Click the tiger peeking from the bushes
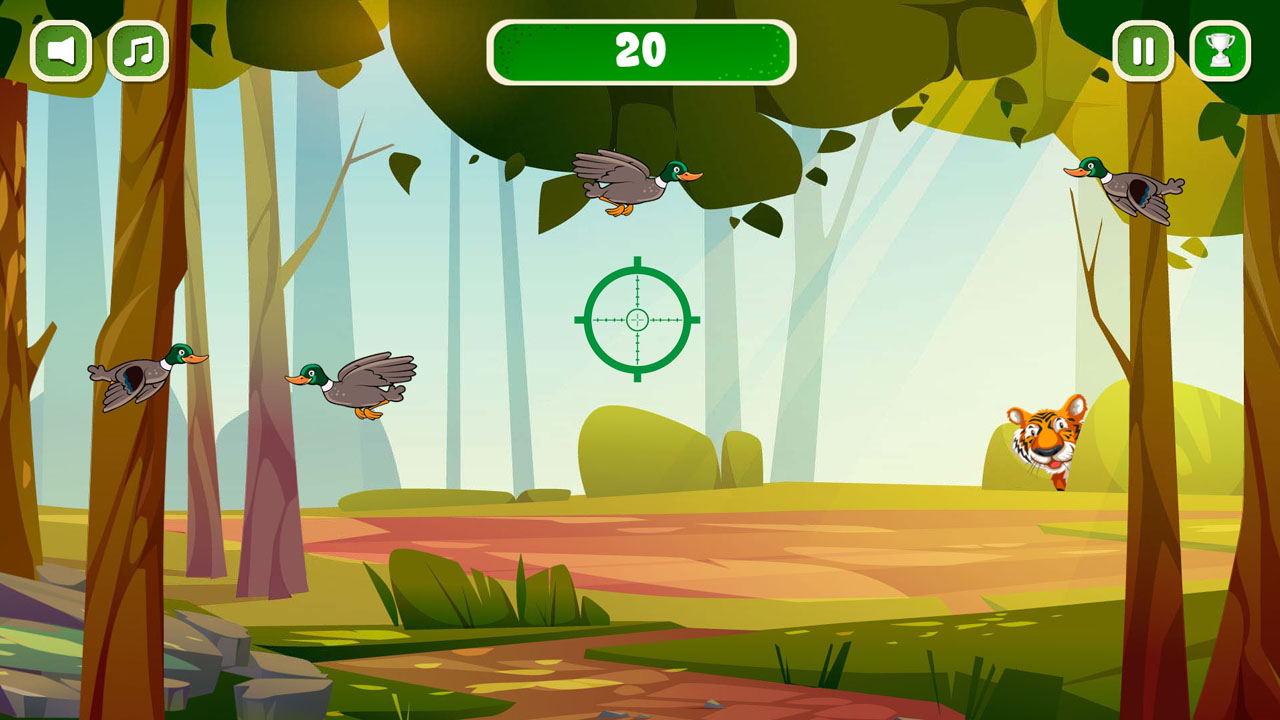The height and width of the screenshot is (720, 1280). click(x=1045, y=440)
